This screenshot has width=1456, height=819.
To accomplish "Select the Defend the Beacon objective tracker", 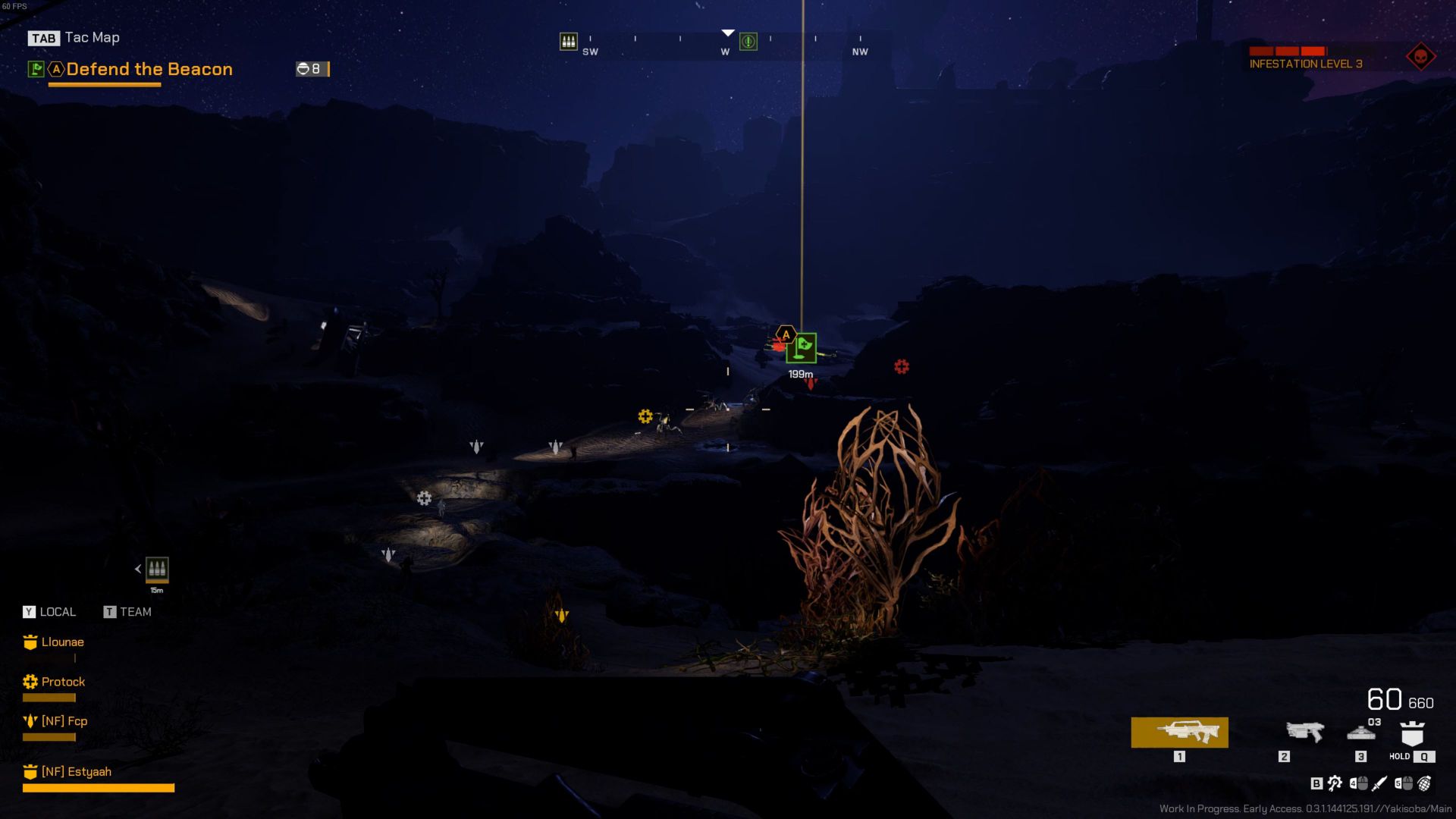I will (149, 69).
